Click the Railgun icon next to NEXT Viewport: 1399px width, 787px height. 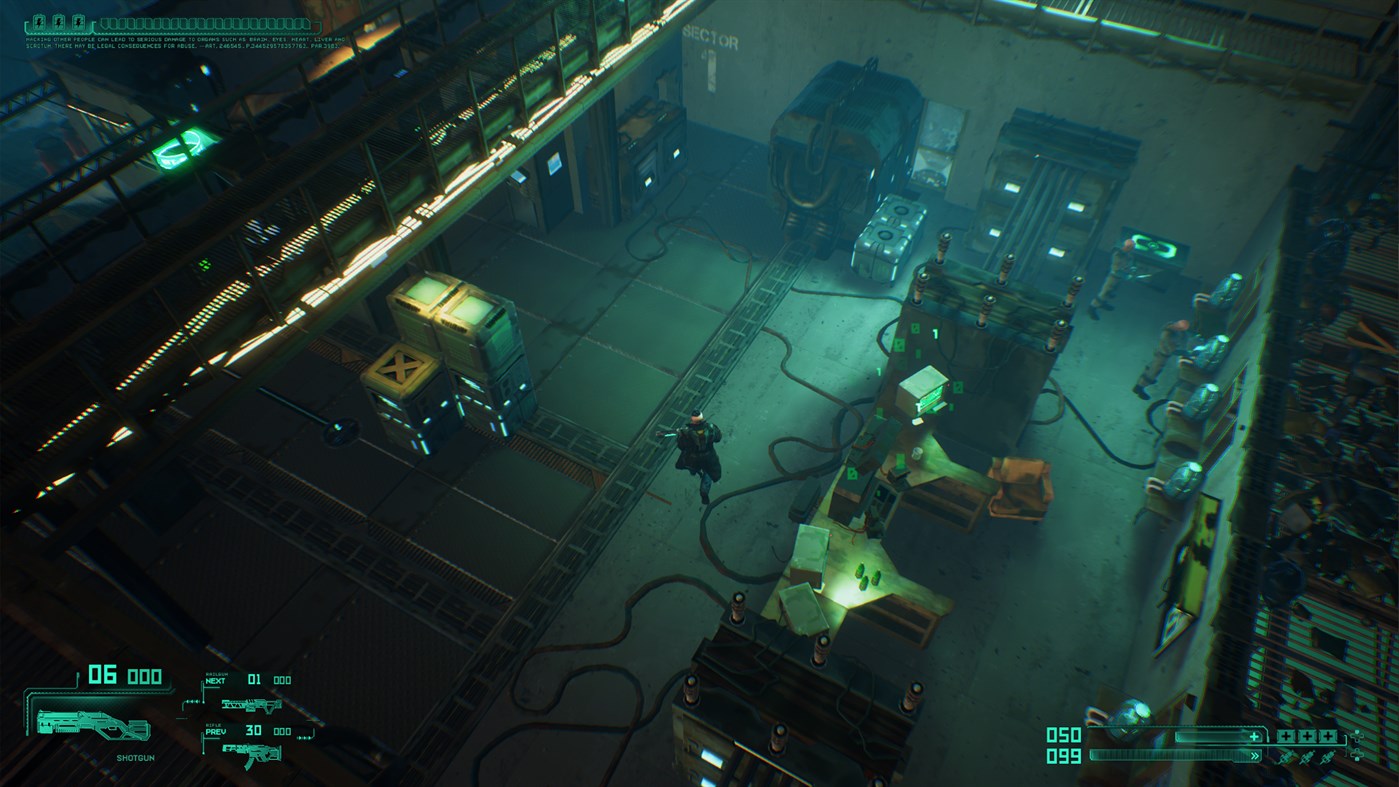251,705
